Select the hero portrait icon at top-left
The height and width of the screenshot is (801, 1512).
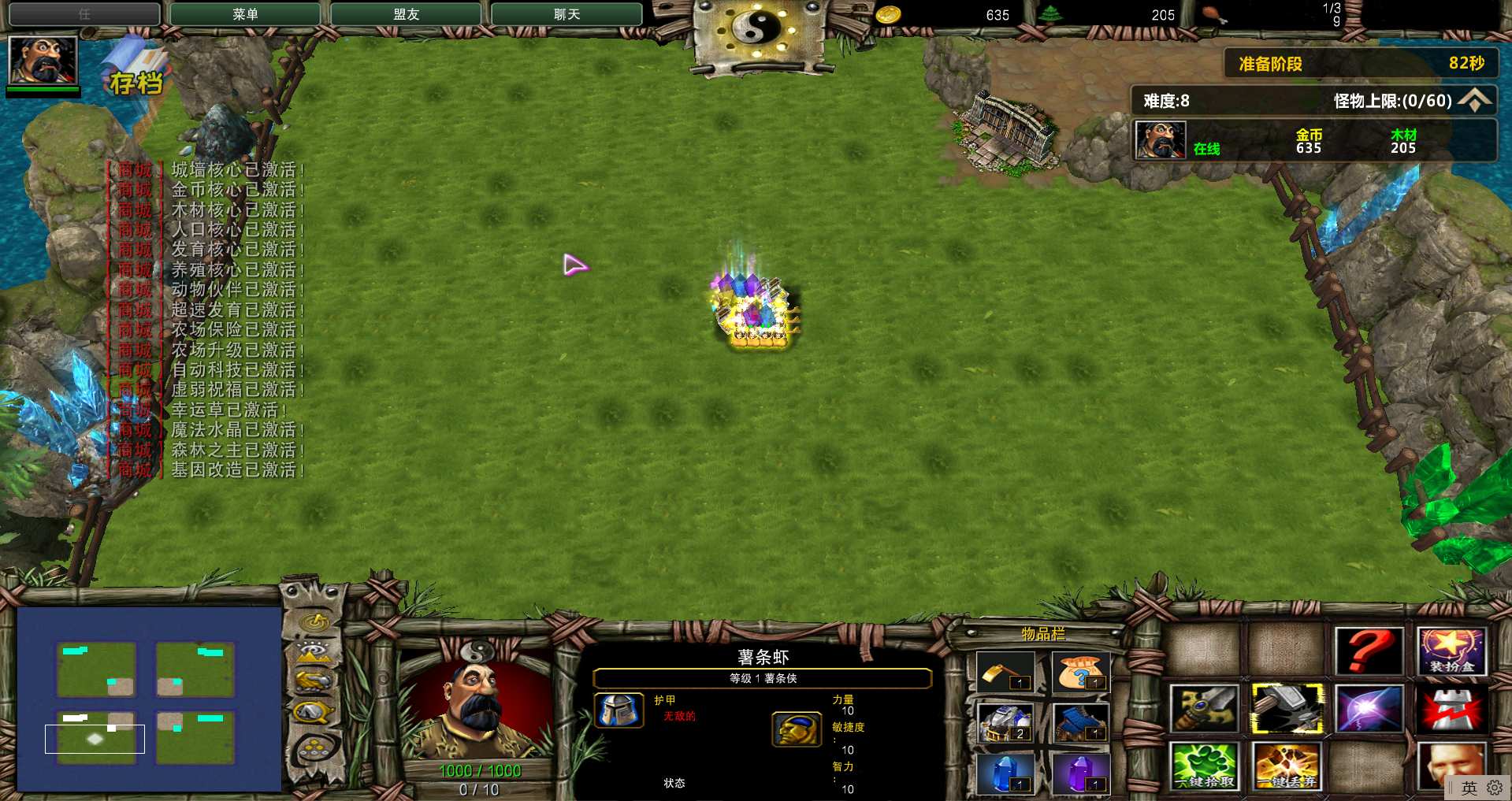pyautogui.click(x=43, y=60)
